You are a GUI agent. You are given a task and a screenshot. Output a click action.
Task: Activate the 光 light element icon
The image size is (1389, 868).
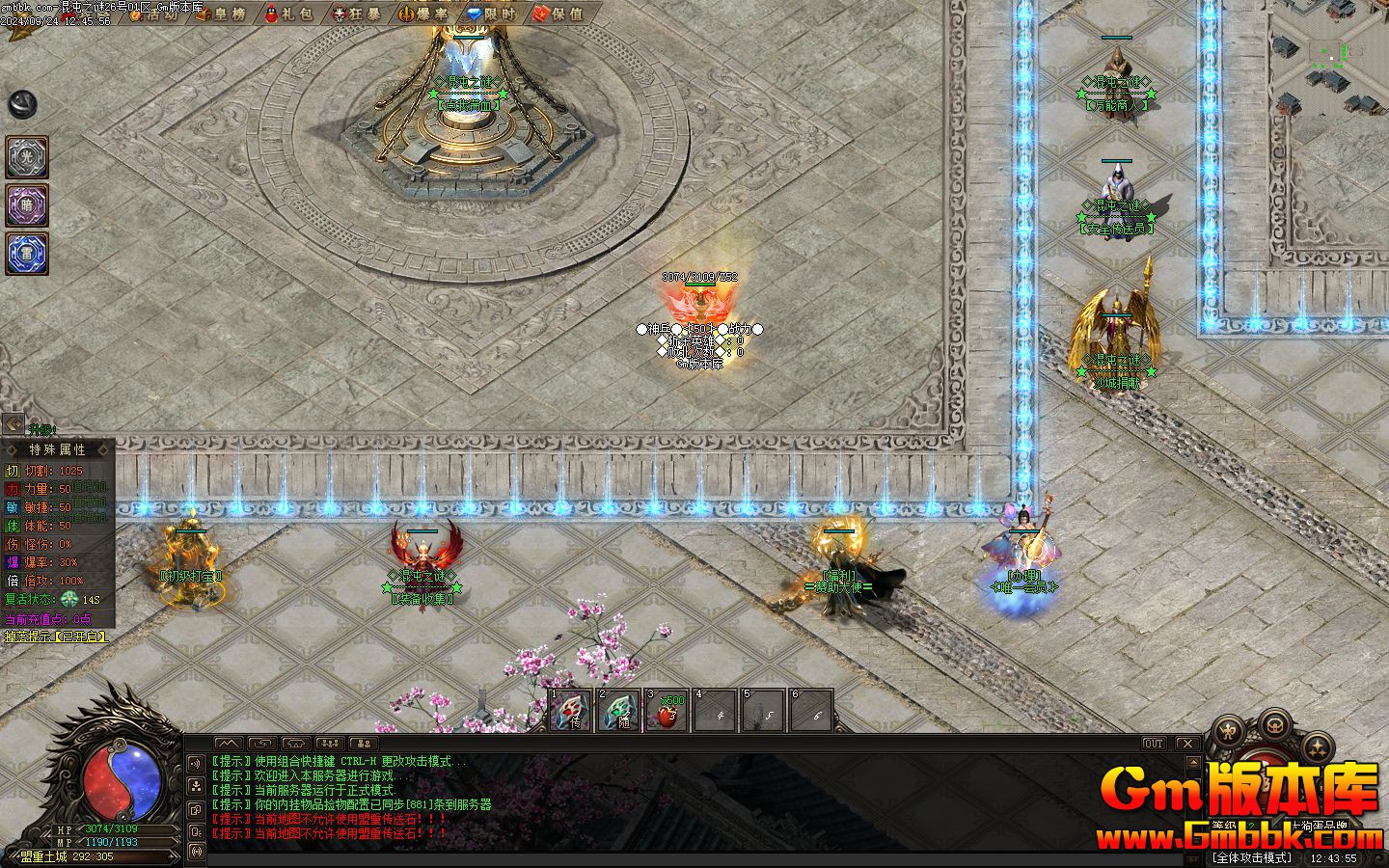(27, 157)
